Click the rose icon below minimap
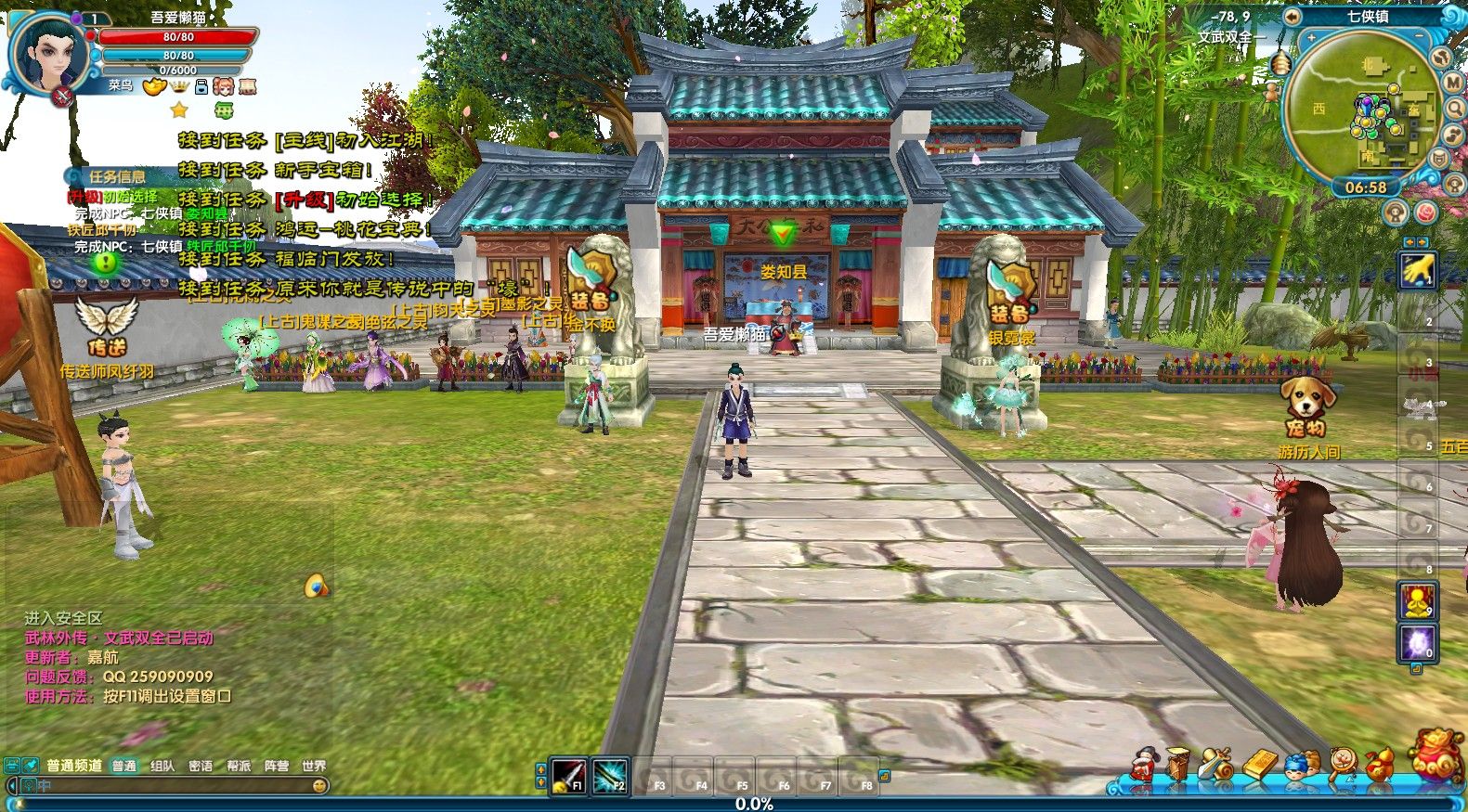 coord(1425,213)
